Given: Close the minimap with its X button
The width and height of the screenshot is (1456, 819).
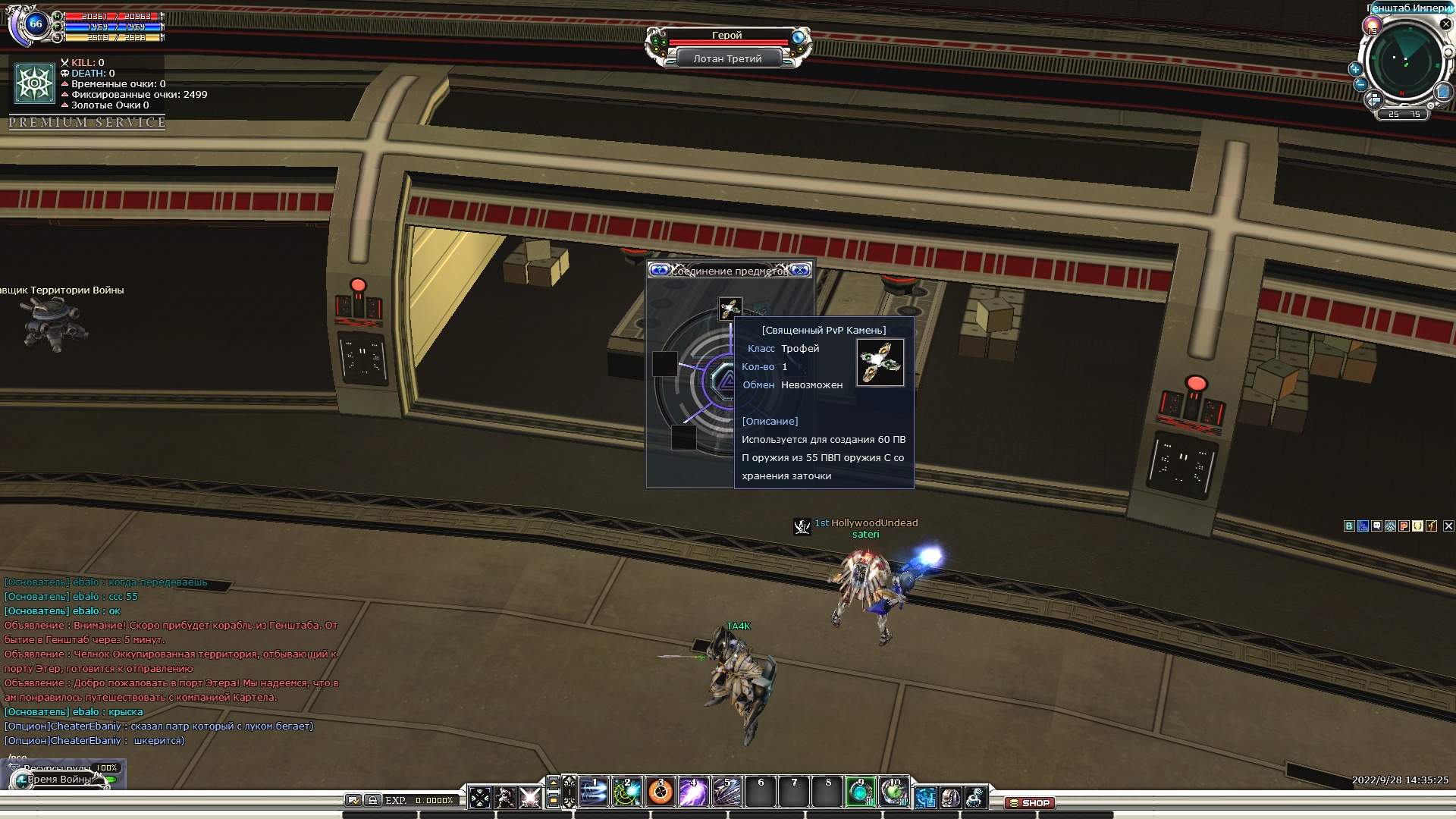Looking at the screenshot, I should [x=1445, y=24].
